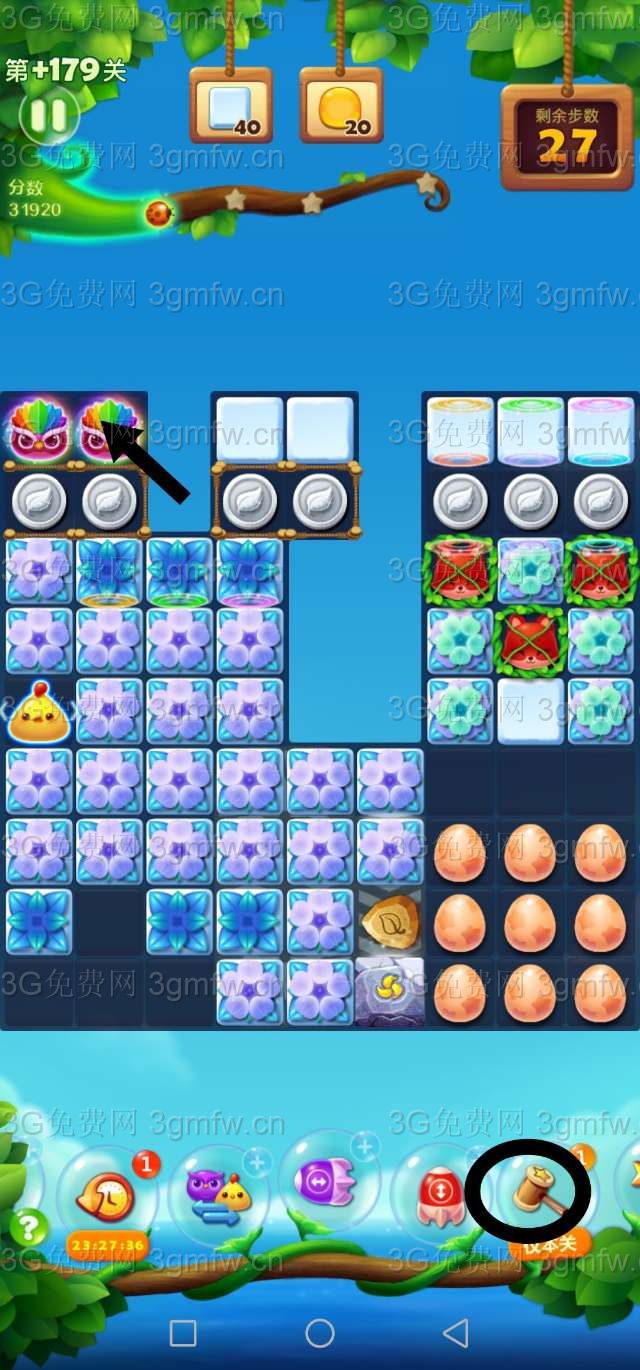This screenshot has width=640, height=1370.
Task: Tap the pink-lidded glass jar
Action: [x=601, y=431]
